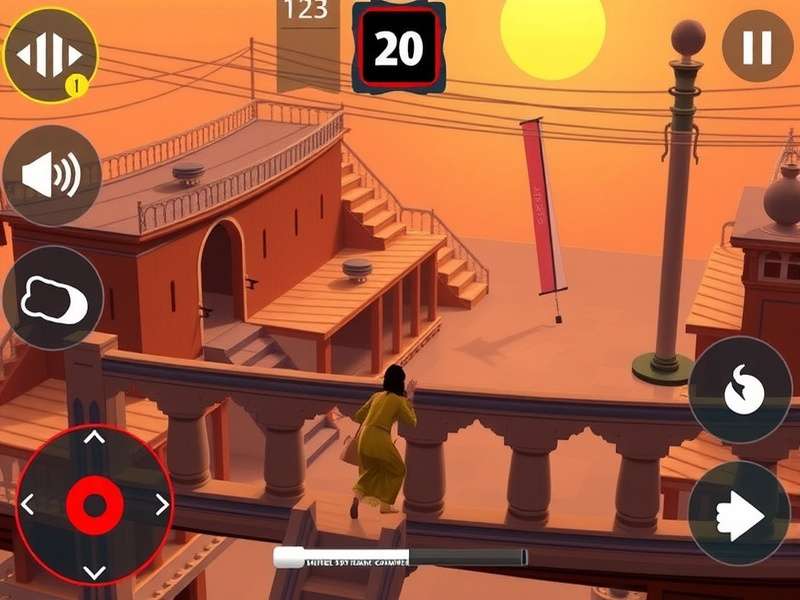Viewport: 800px width, 600px height.
Task: Use the flame swirl action button
Action: click(741, 390)
